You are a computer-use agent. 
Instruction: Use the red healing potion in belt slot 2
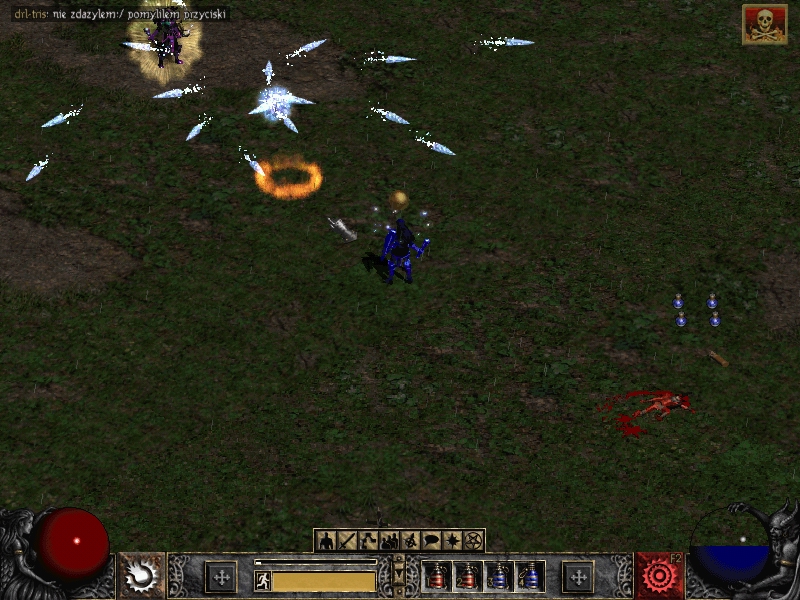coord(467,576)
